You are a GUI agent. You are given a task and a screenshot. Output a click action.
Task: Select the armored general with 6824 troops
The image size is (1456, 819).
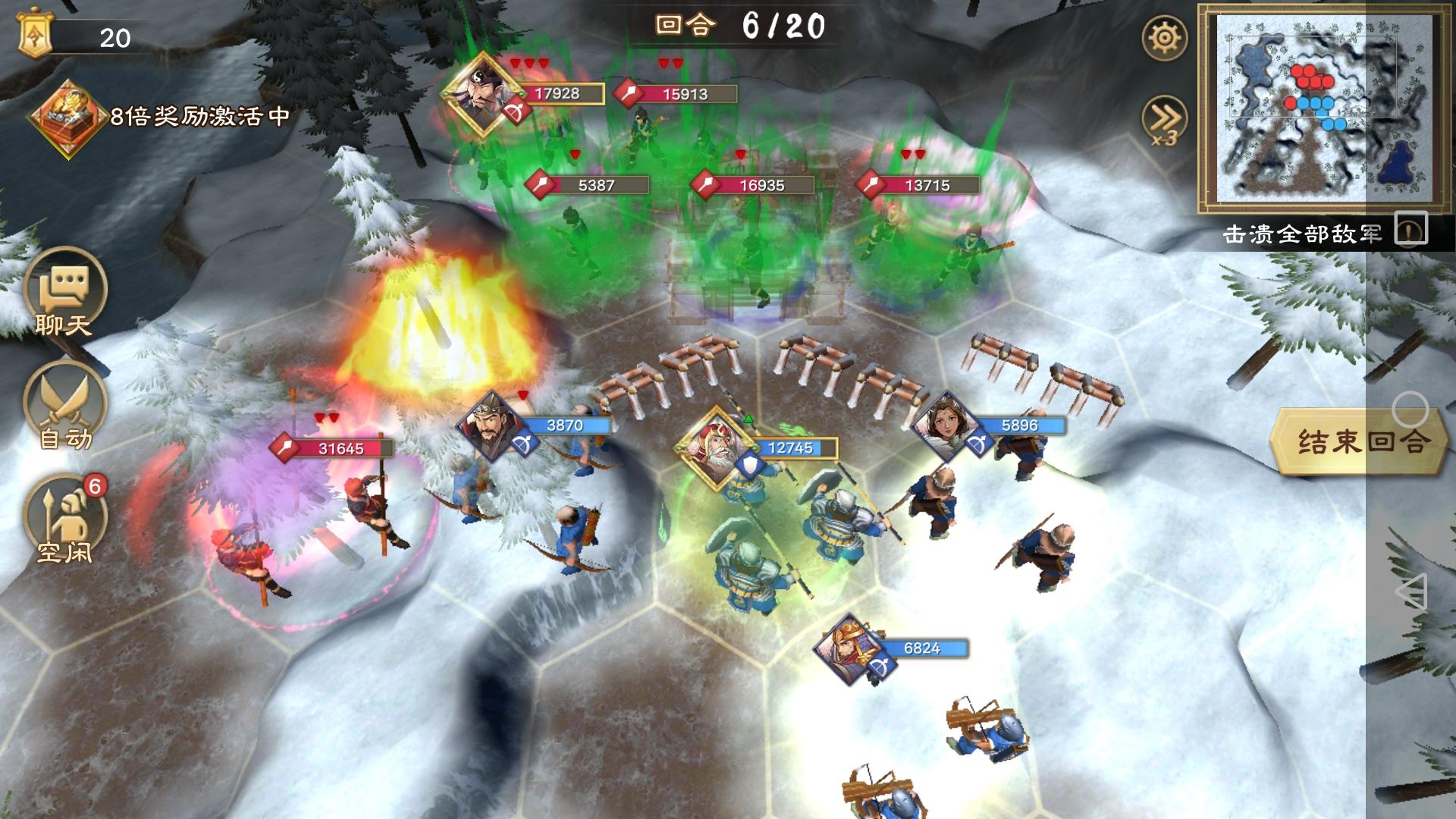click(x=850, y=648)
